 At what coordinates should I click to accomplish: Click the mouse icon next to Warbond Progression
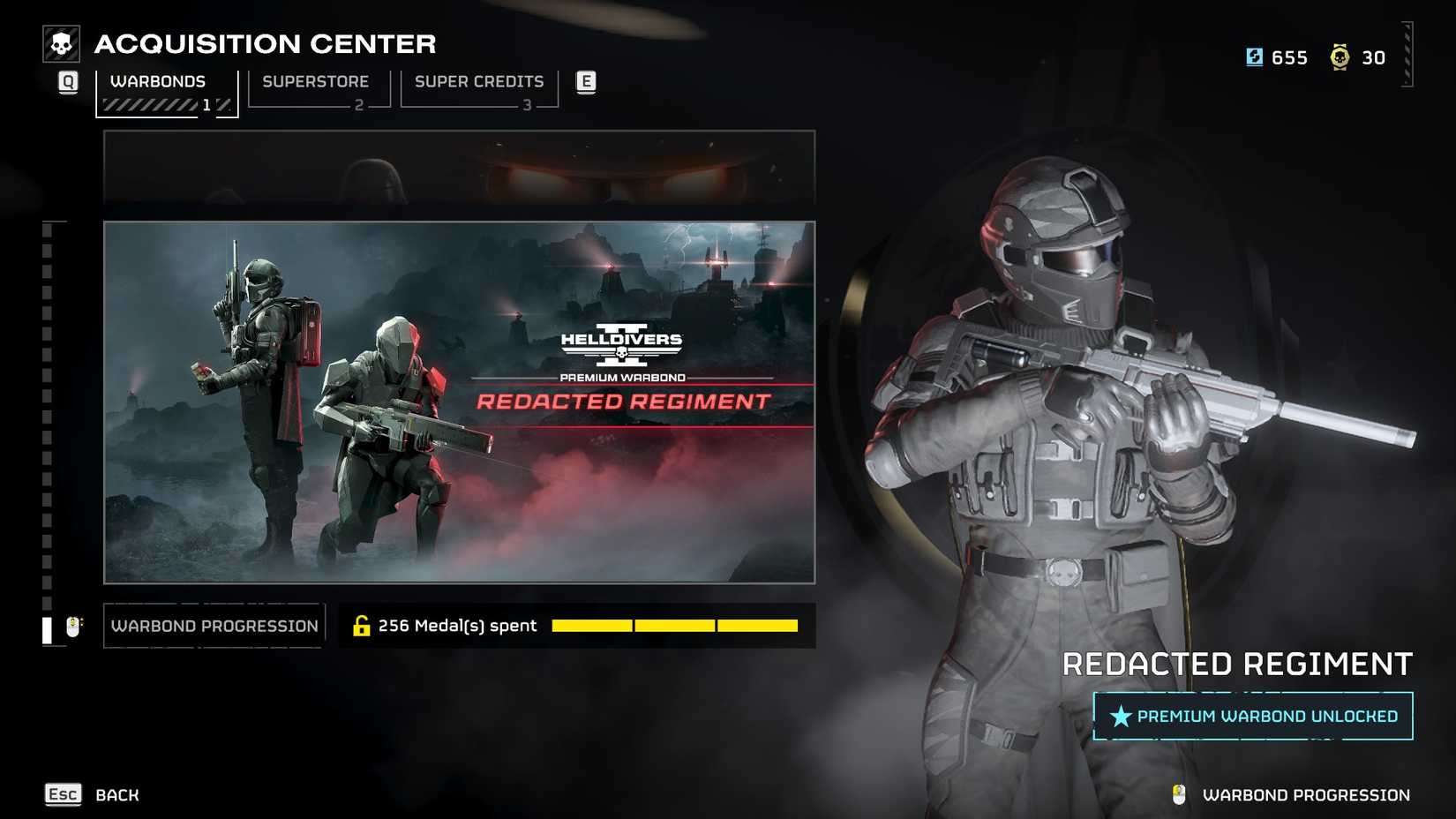coord(72,625)
